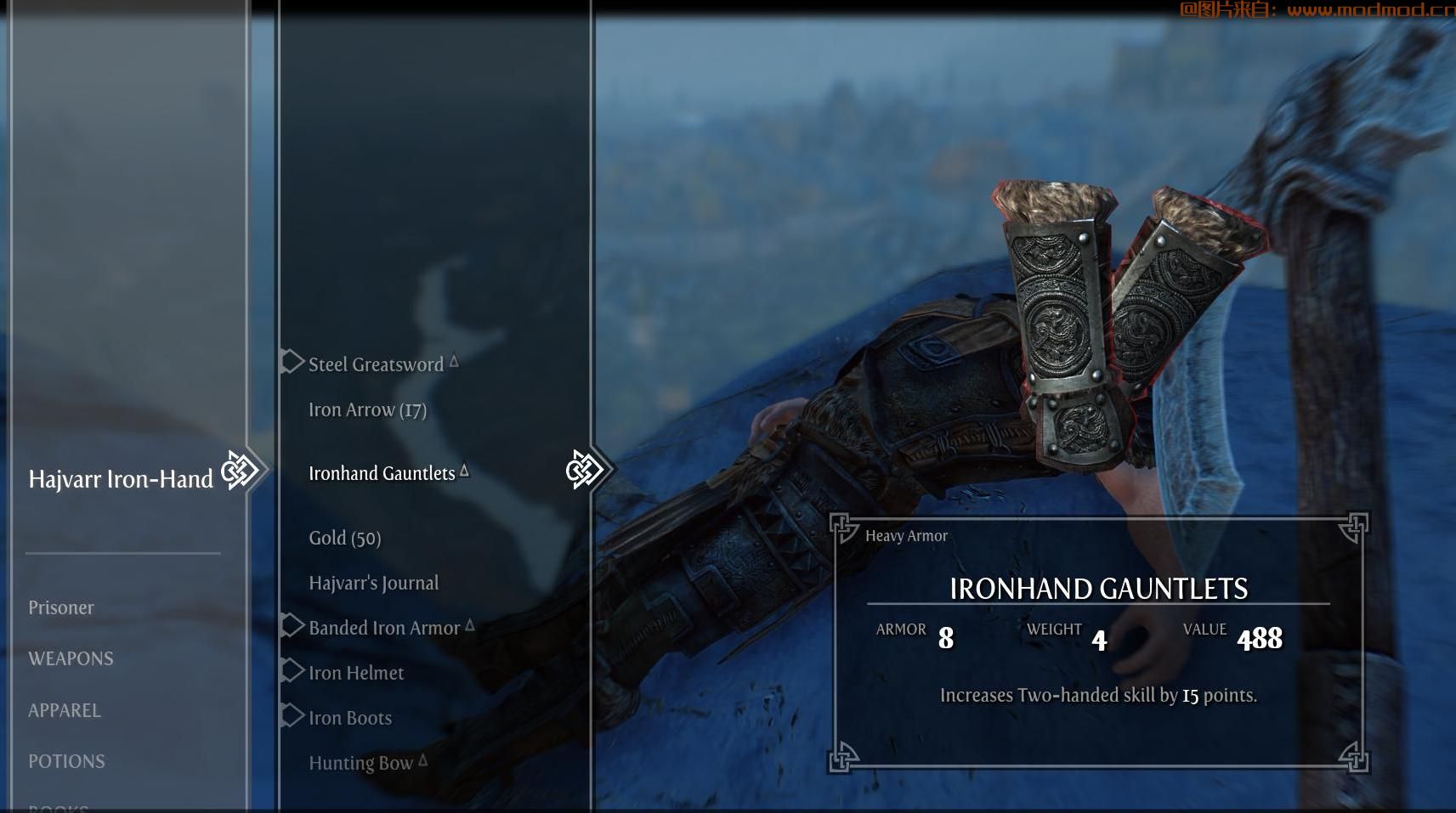Choose the Iron Boots item
Viewport: 1456px width, 813px height.
(349, 718)
